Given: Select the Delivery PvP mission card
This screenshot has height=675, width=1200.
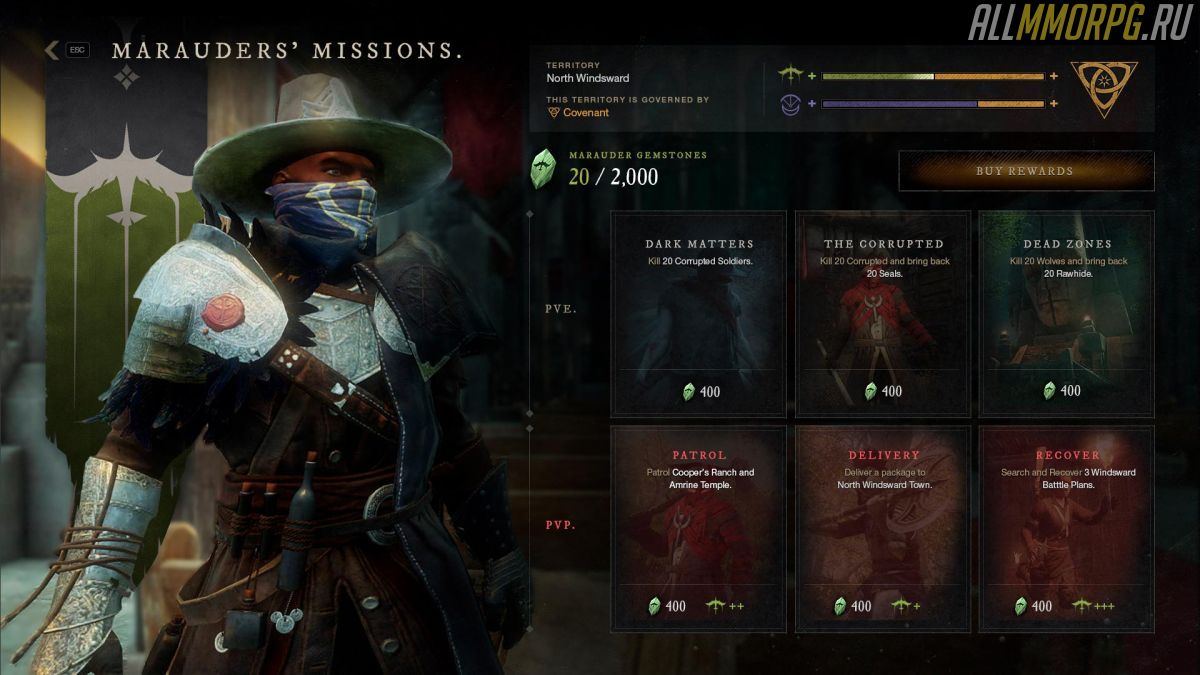Looking at the screenshot, I should pos(883,528).
